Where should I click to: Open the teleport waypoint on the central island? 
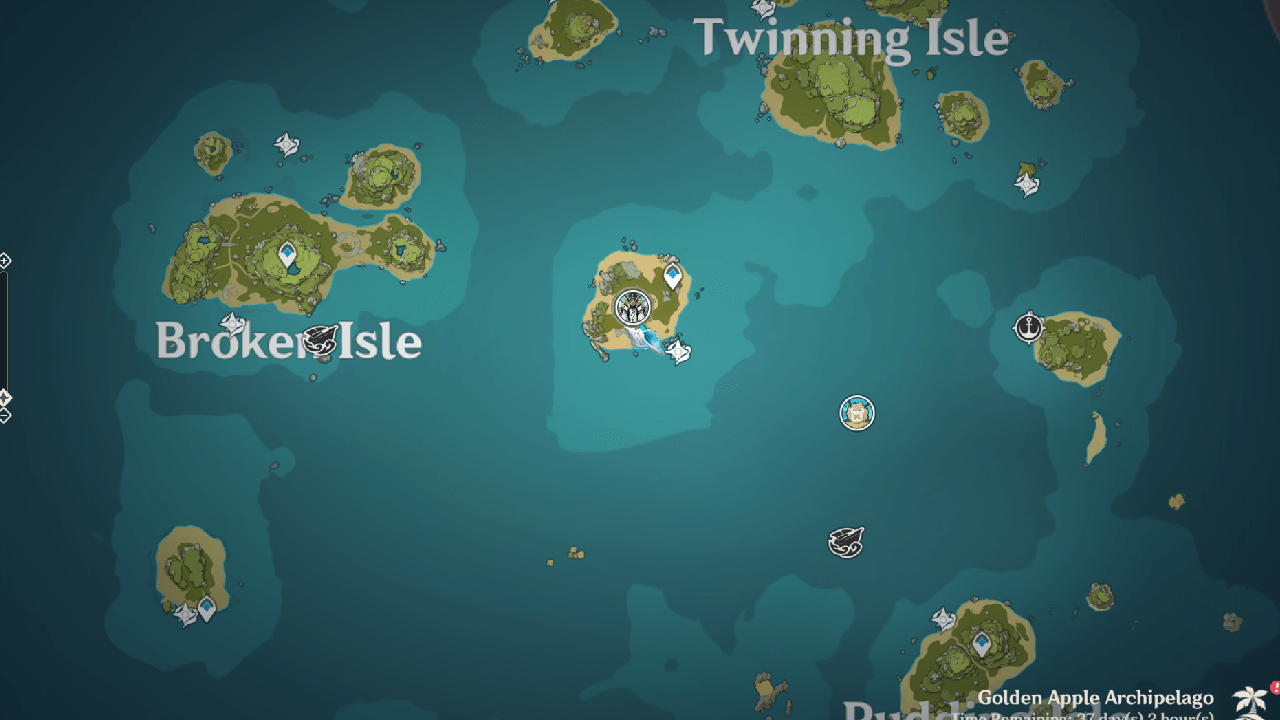point(673,272)
